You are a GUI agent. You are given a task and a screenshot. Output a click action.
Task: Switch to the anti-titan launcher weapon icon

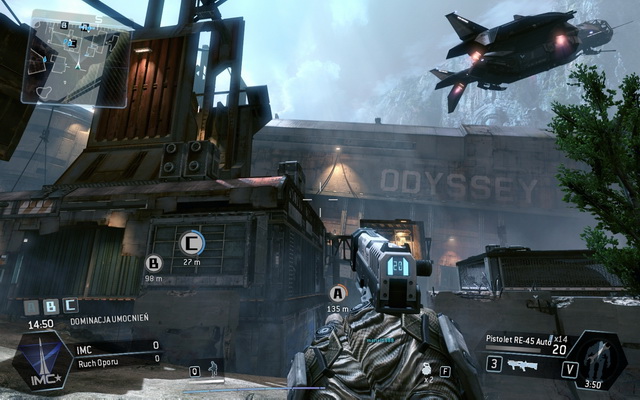coord(523,365)
